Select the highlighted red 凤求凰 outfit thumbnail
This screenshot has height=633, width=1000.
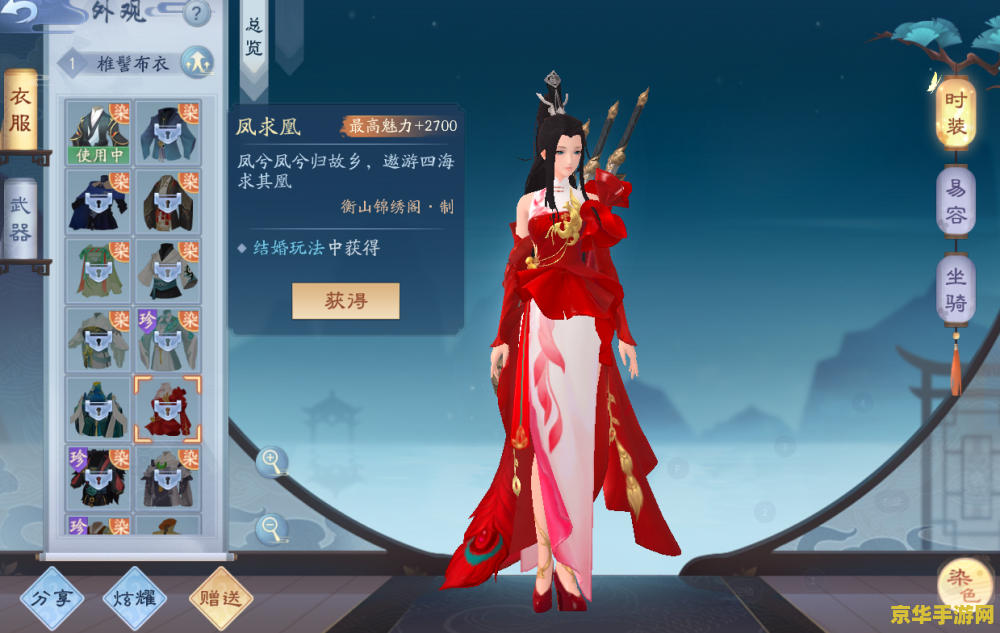tap(167, 409)
